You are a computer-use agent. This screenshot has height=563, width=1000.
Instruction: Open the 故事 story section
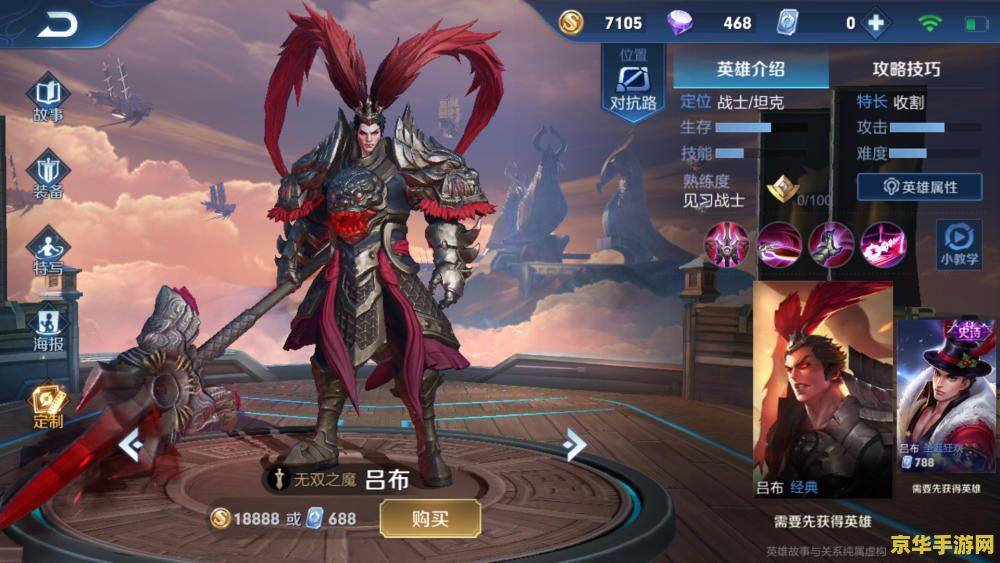pyautogui.click(x=48, y=100)
